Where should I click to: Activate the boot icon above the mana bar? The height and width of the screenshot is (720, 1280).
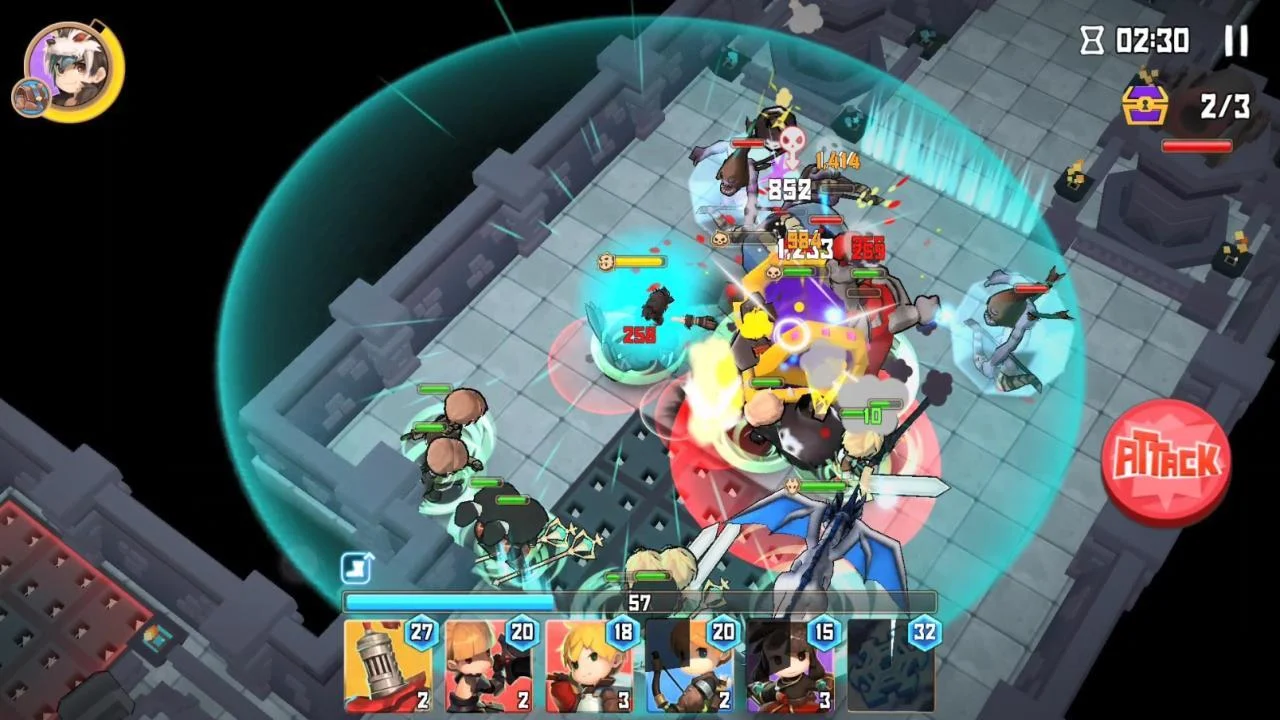(x=356, y=569)
